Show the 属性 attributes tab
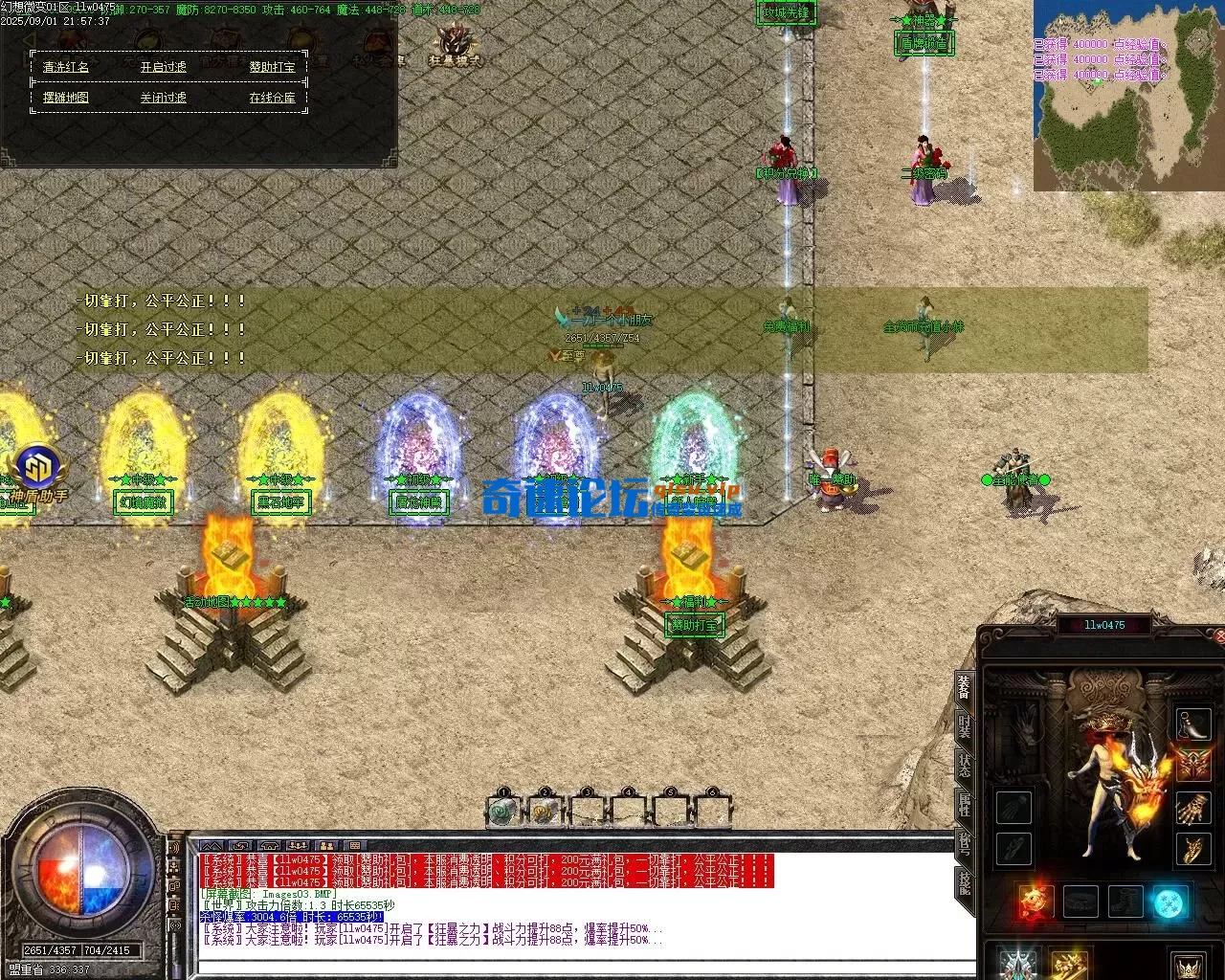 click(x=964, y=805)
